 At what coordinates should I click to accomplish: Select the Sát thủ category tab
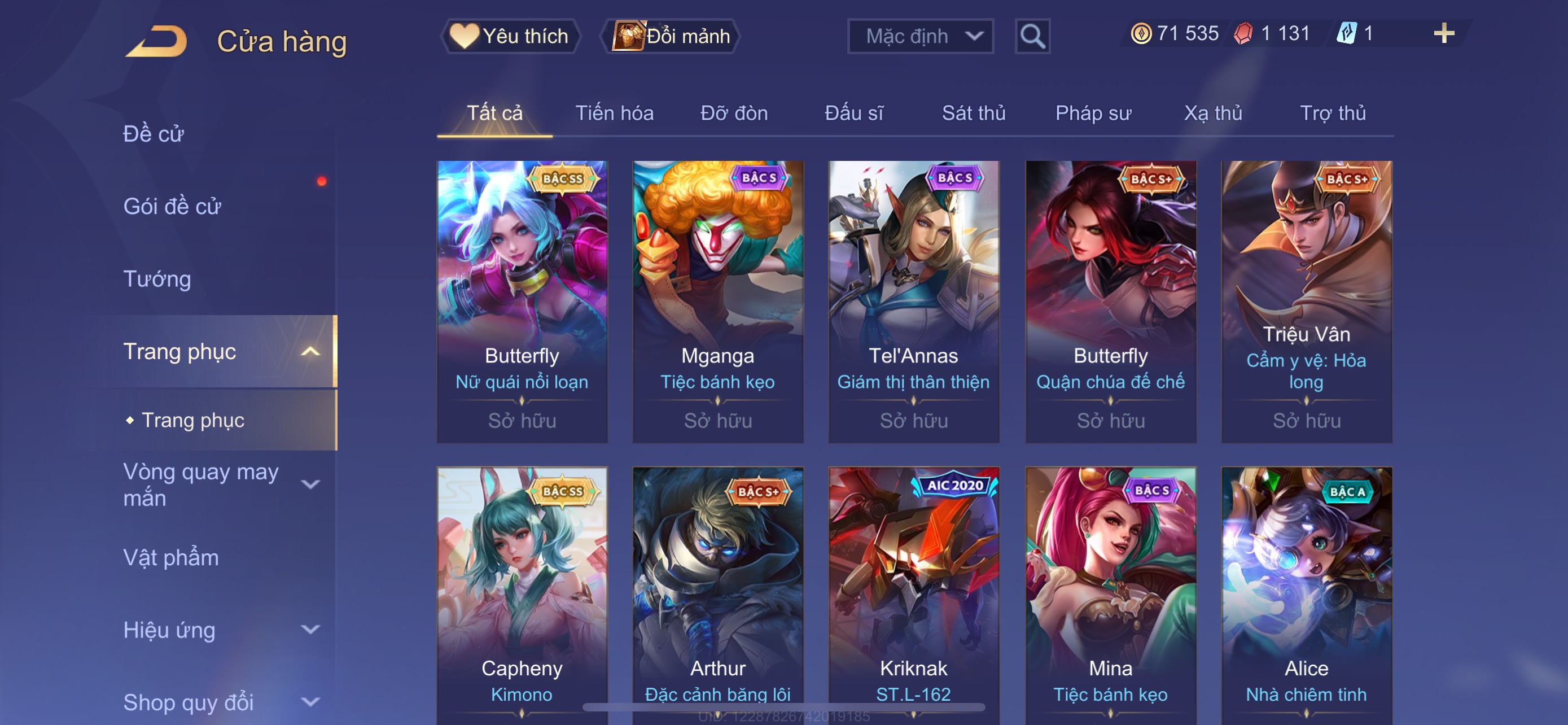point(973,113)
